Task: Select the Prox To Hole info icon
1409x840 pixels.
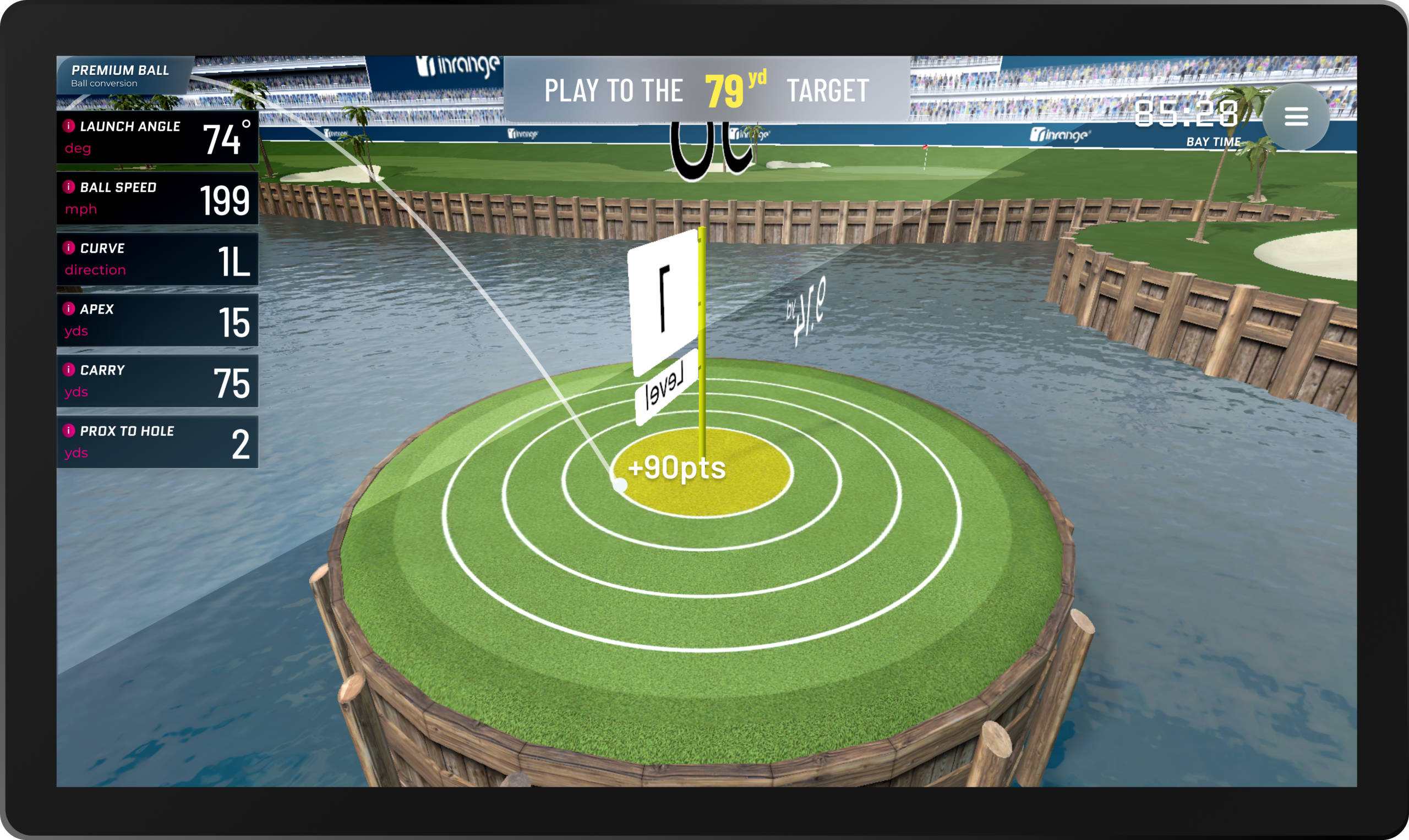Action: pyautogui.click(x=69, y=431)
